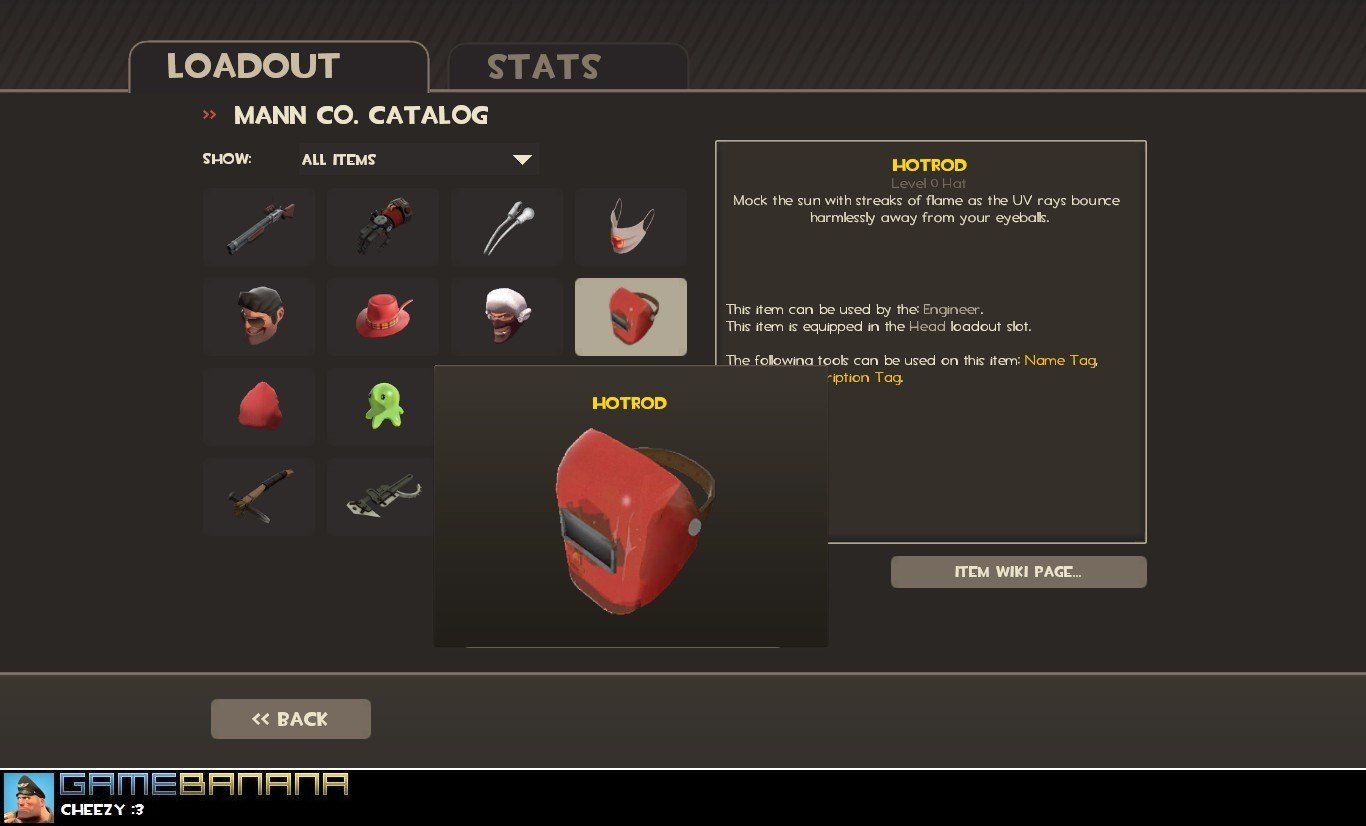Open the Show All Items dropdown

coord(418,160)
